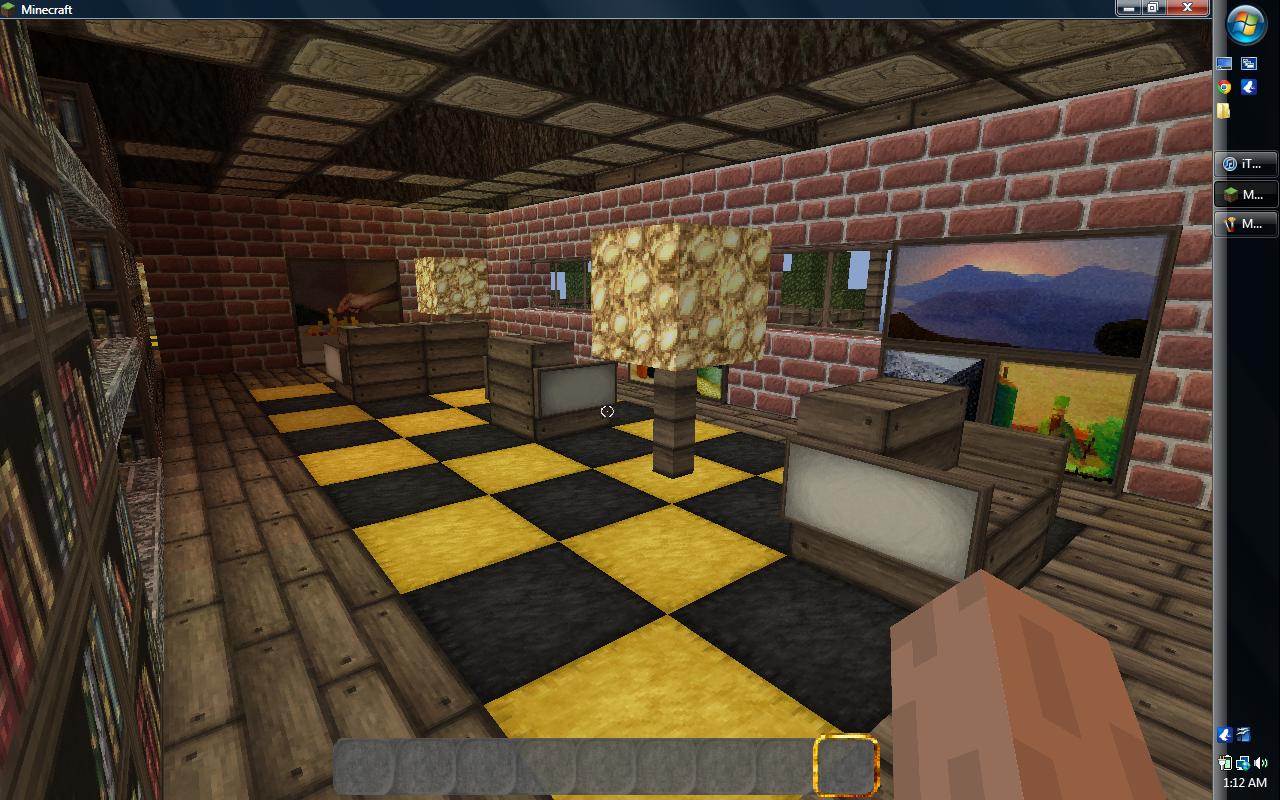This screenshot has width=1280, height=800.
Task: Click the blue tray icon above the clock
Action: [1224, 735]
